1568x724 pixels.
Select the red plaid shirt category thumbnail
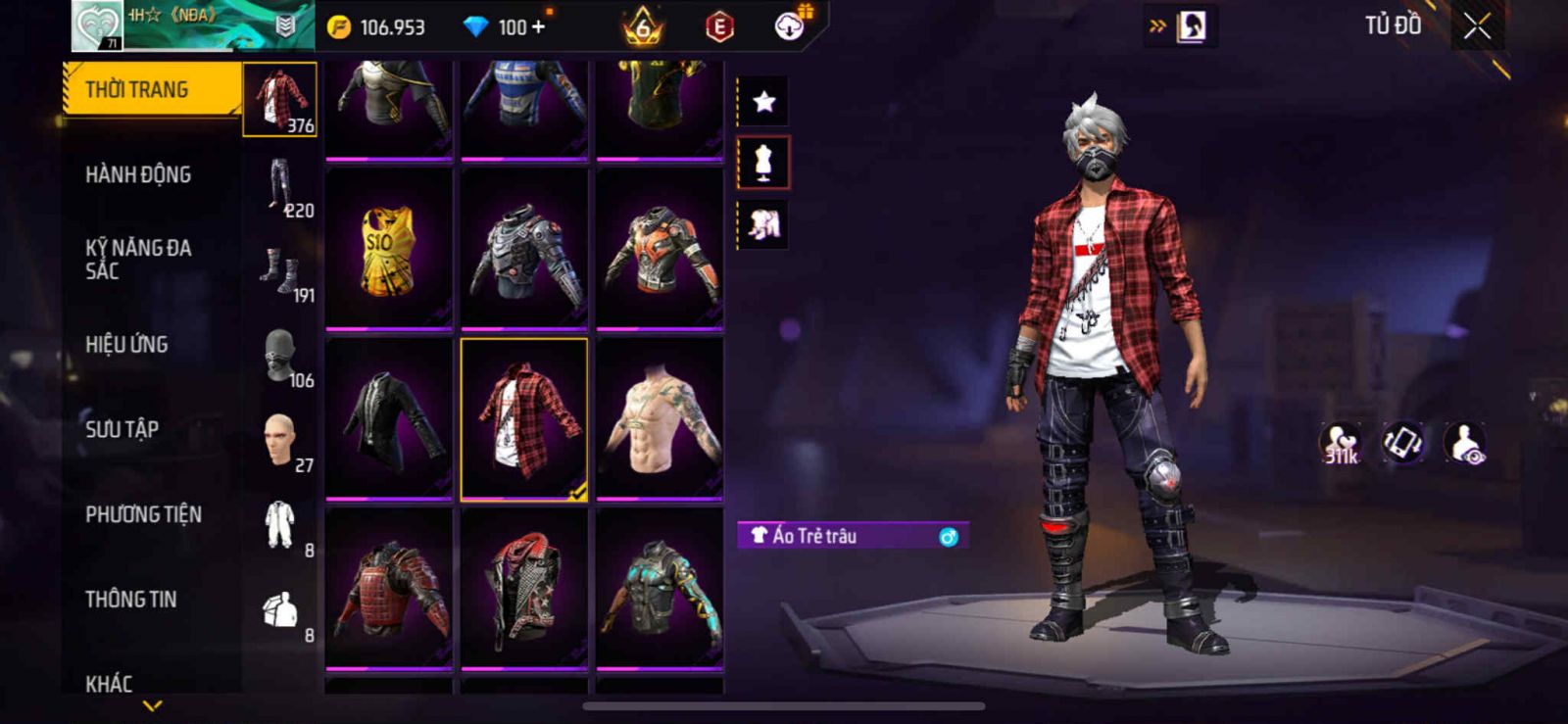pos(280,99)
